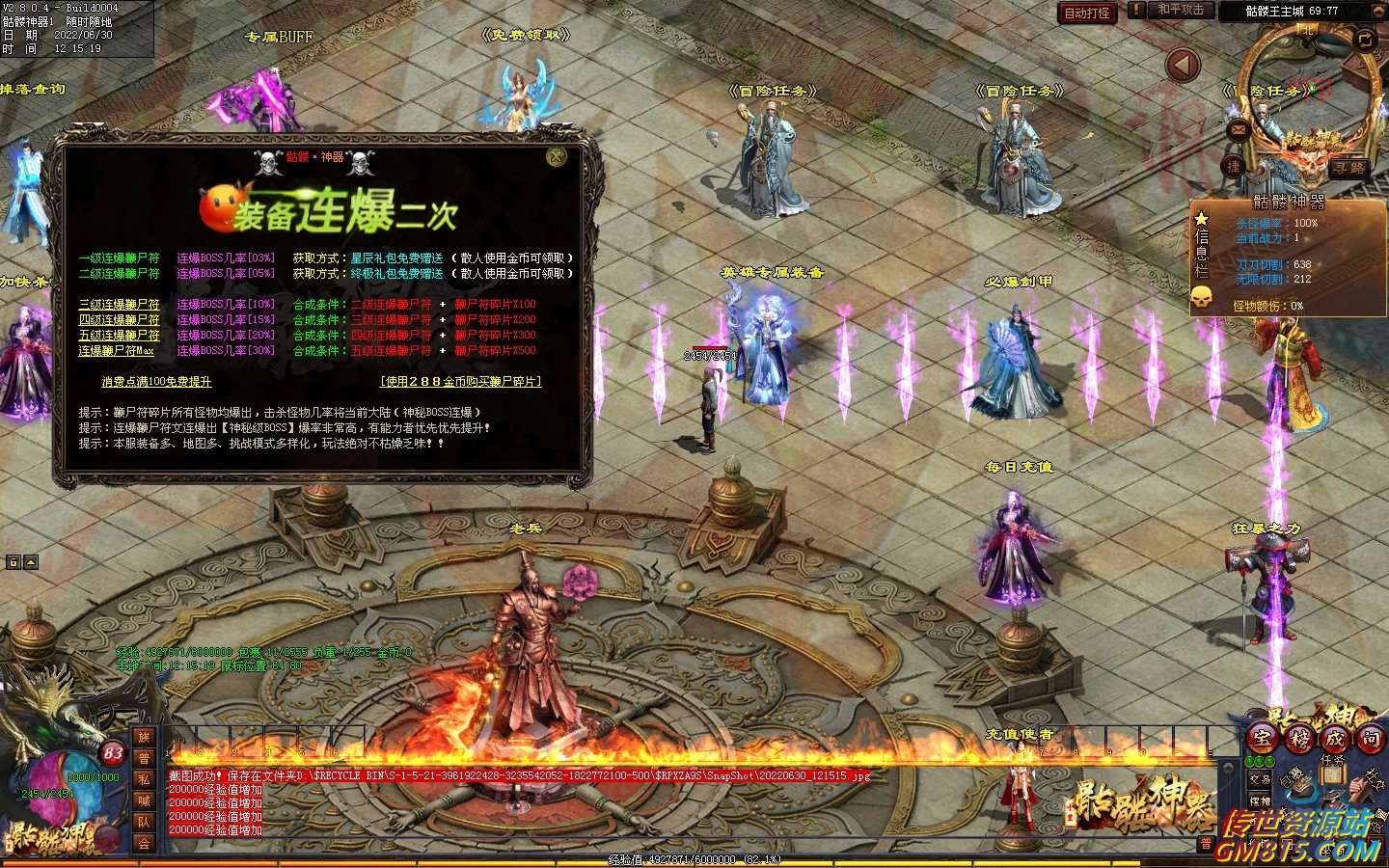This screenshot has height=868, width=1389.
Task: Claim 消费点满100免费提升 upgrade
Action: 156,382
